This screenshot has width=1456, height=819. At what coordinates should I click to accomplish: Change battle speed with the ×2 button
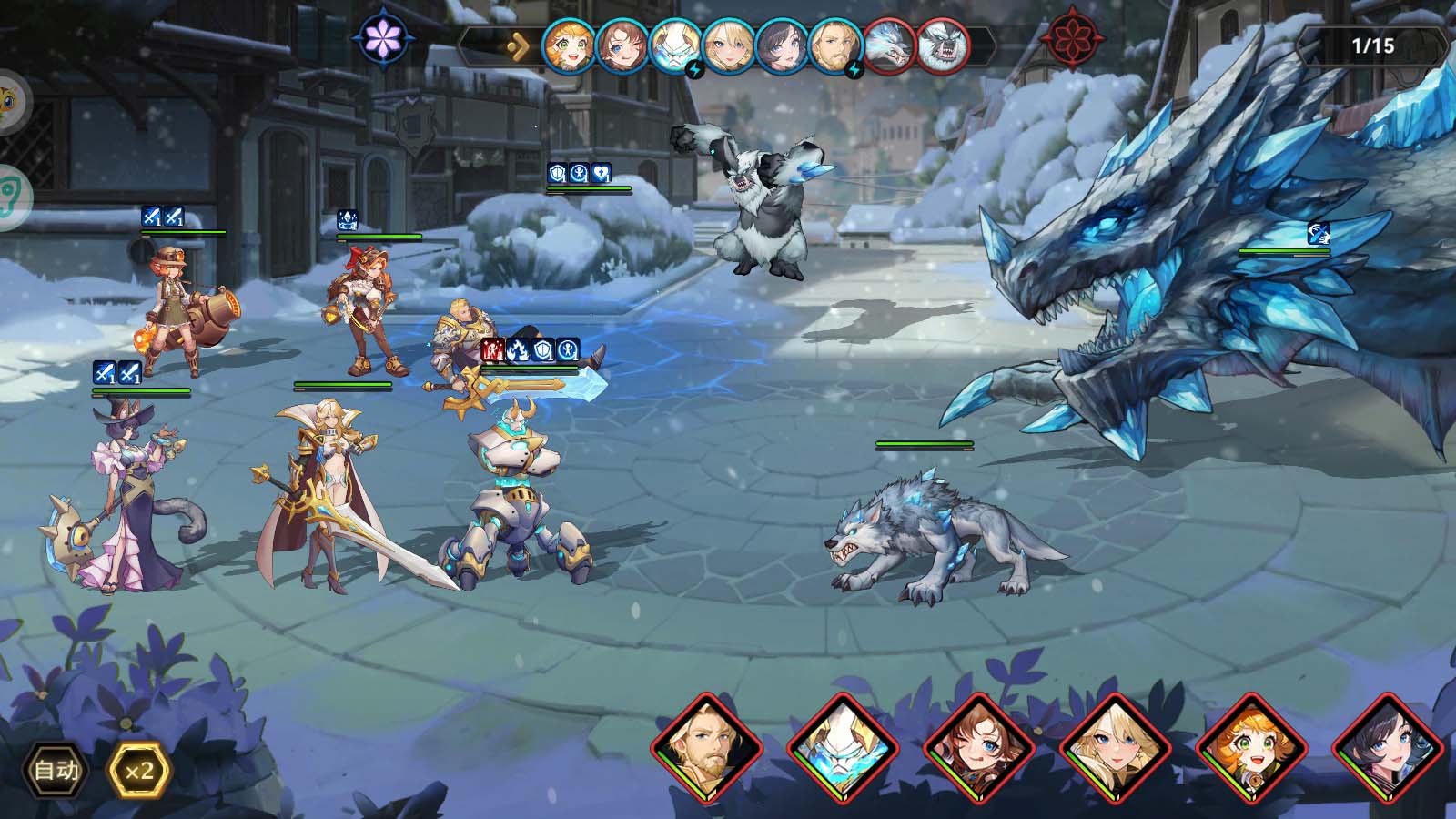point(139,771)
